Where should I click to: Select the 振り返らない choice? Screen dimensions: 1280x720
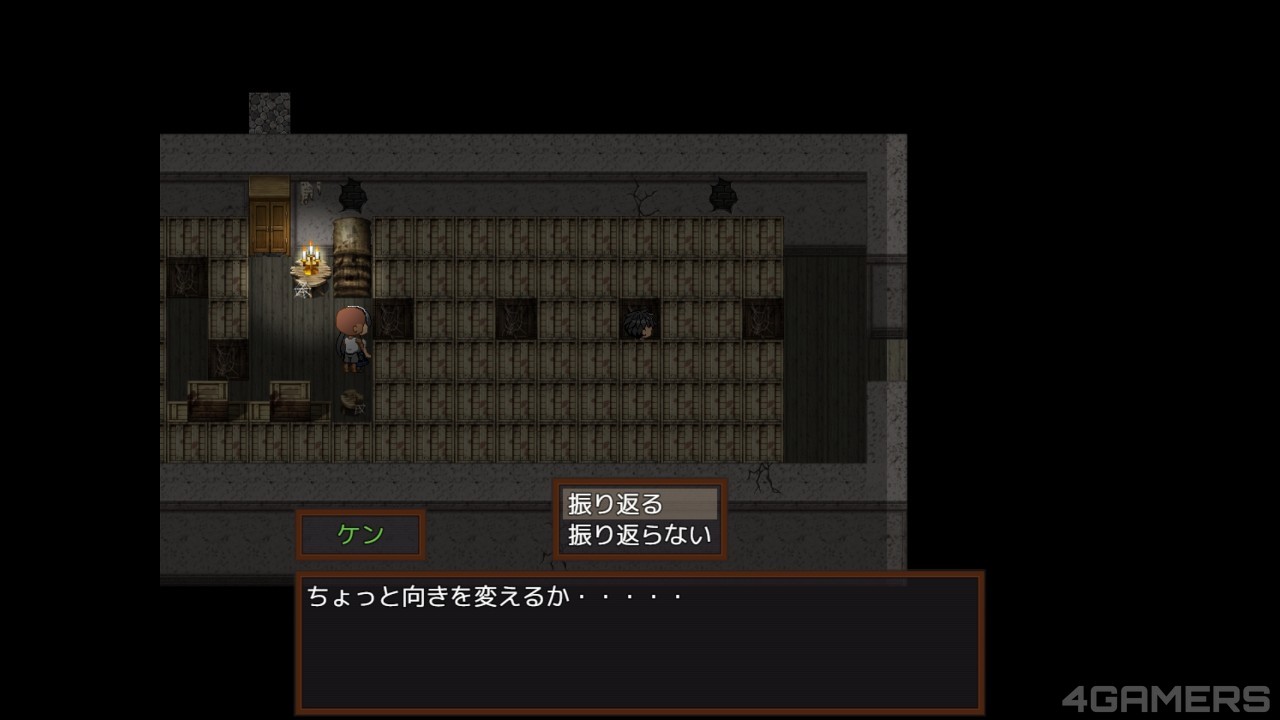click(640, 535)
